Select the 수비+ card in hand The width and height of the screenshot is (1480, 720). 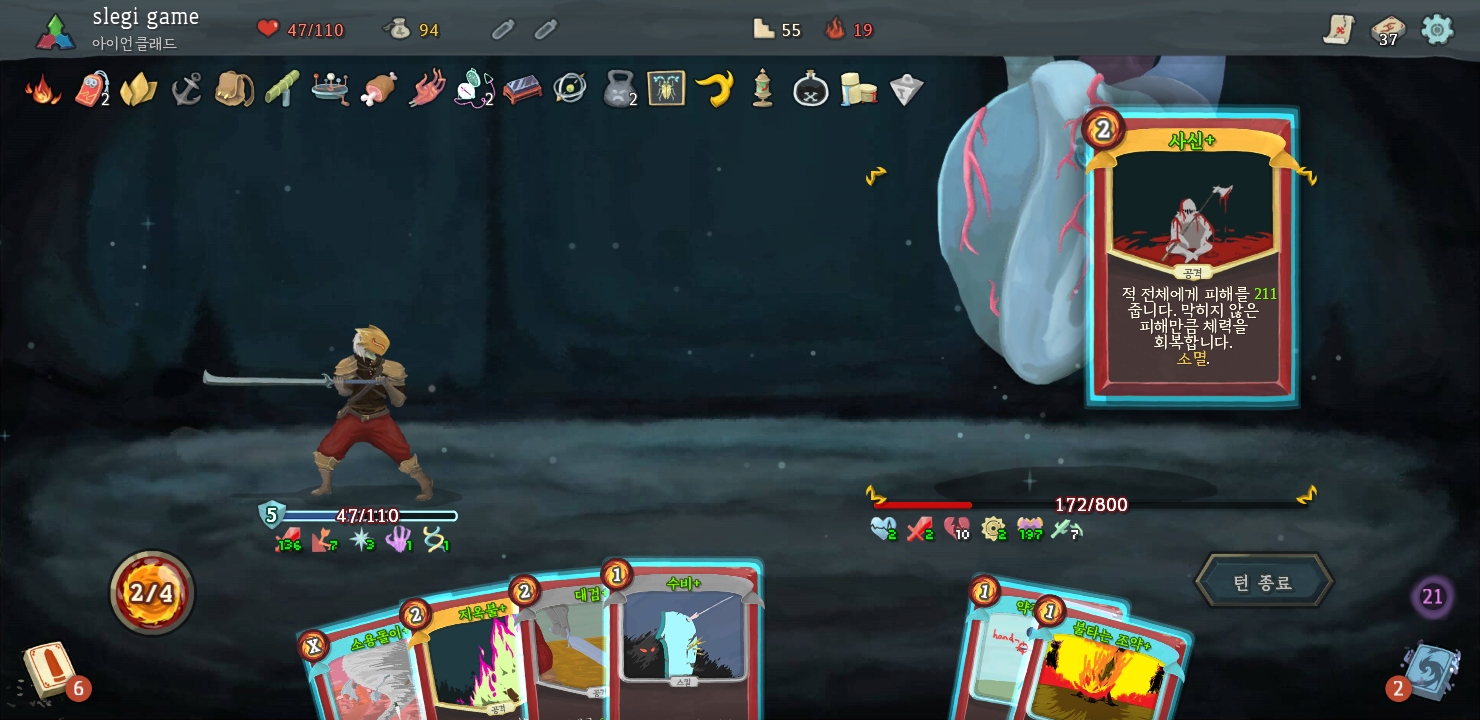(683, 640)
